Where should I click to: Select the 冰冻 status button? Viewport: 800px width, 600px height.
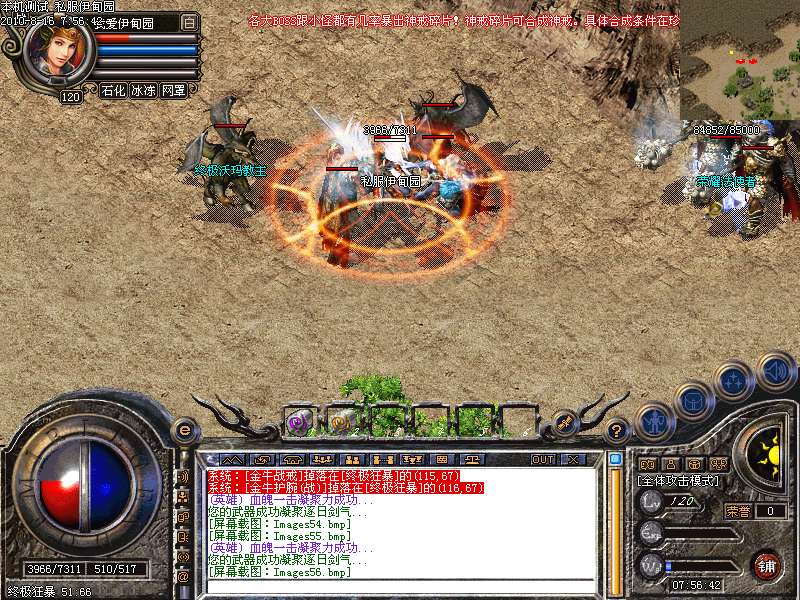143,90
